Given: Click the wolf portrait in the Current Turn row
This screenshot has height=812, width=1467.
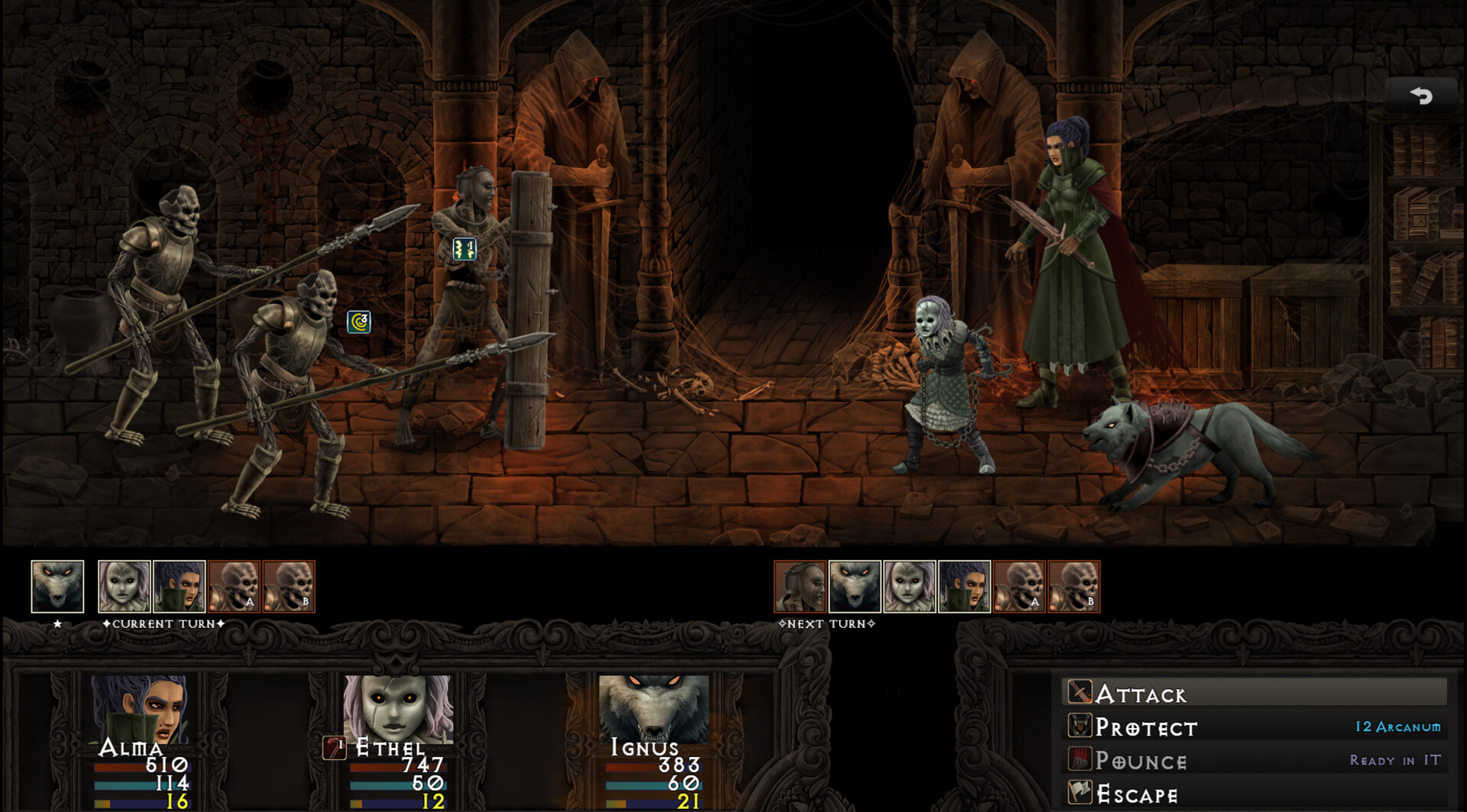Looking at the screenshot, I should [x=57, y=587].
